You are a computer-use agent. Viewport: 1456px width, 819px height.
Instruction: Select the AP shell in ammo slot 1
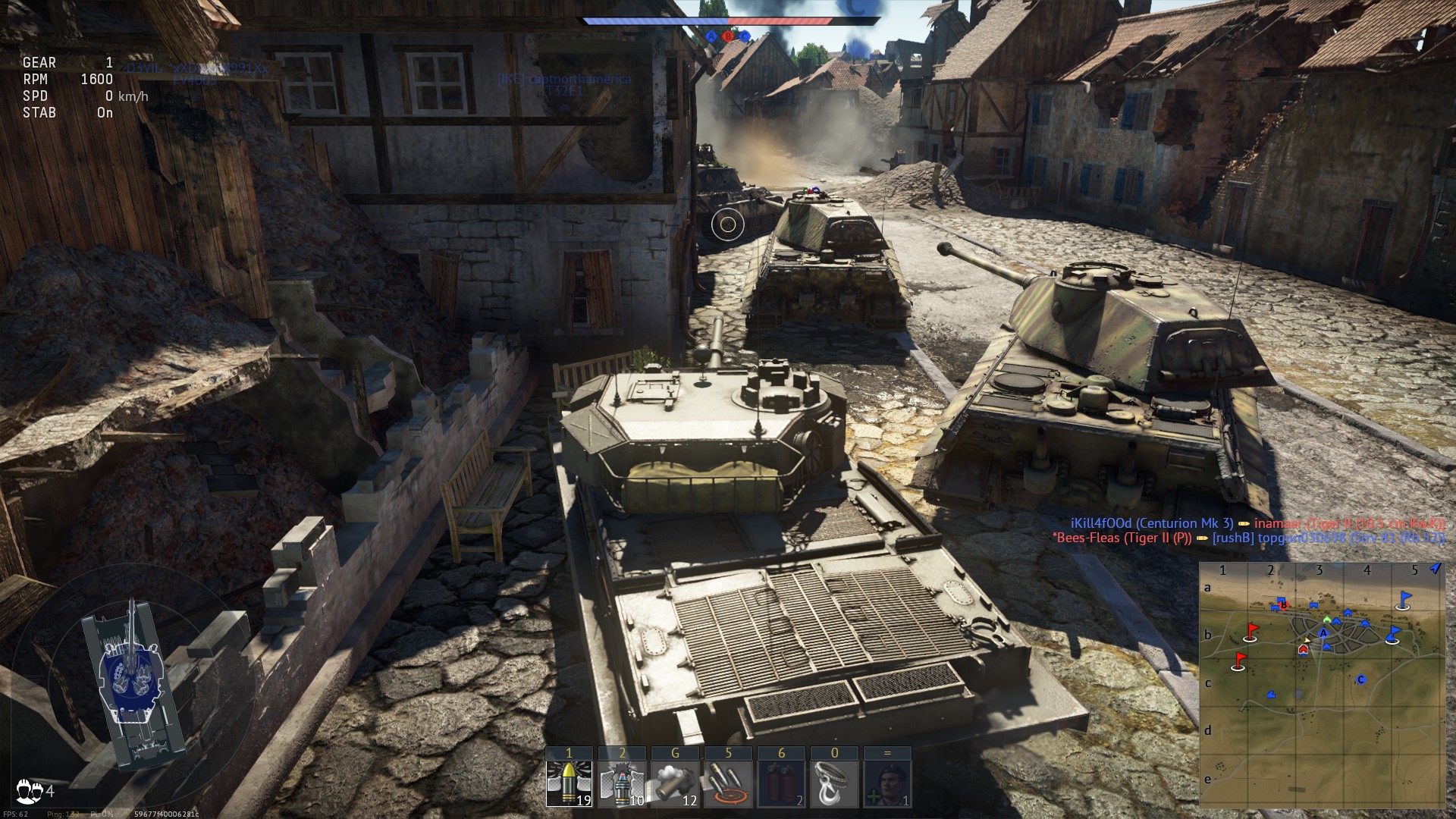coord(570,781)
